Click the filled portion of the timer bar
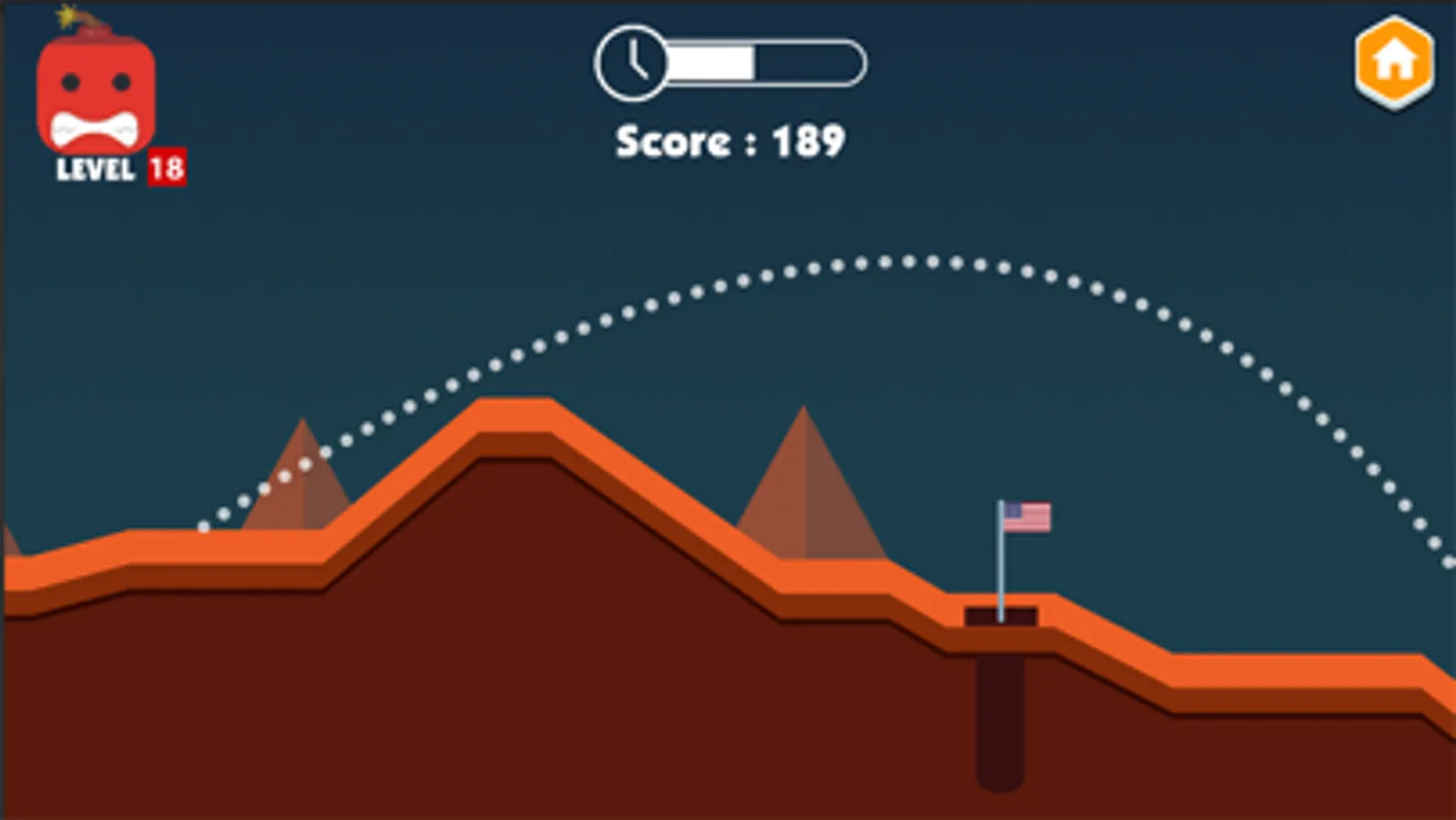 (x=710, y=62)
